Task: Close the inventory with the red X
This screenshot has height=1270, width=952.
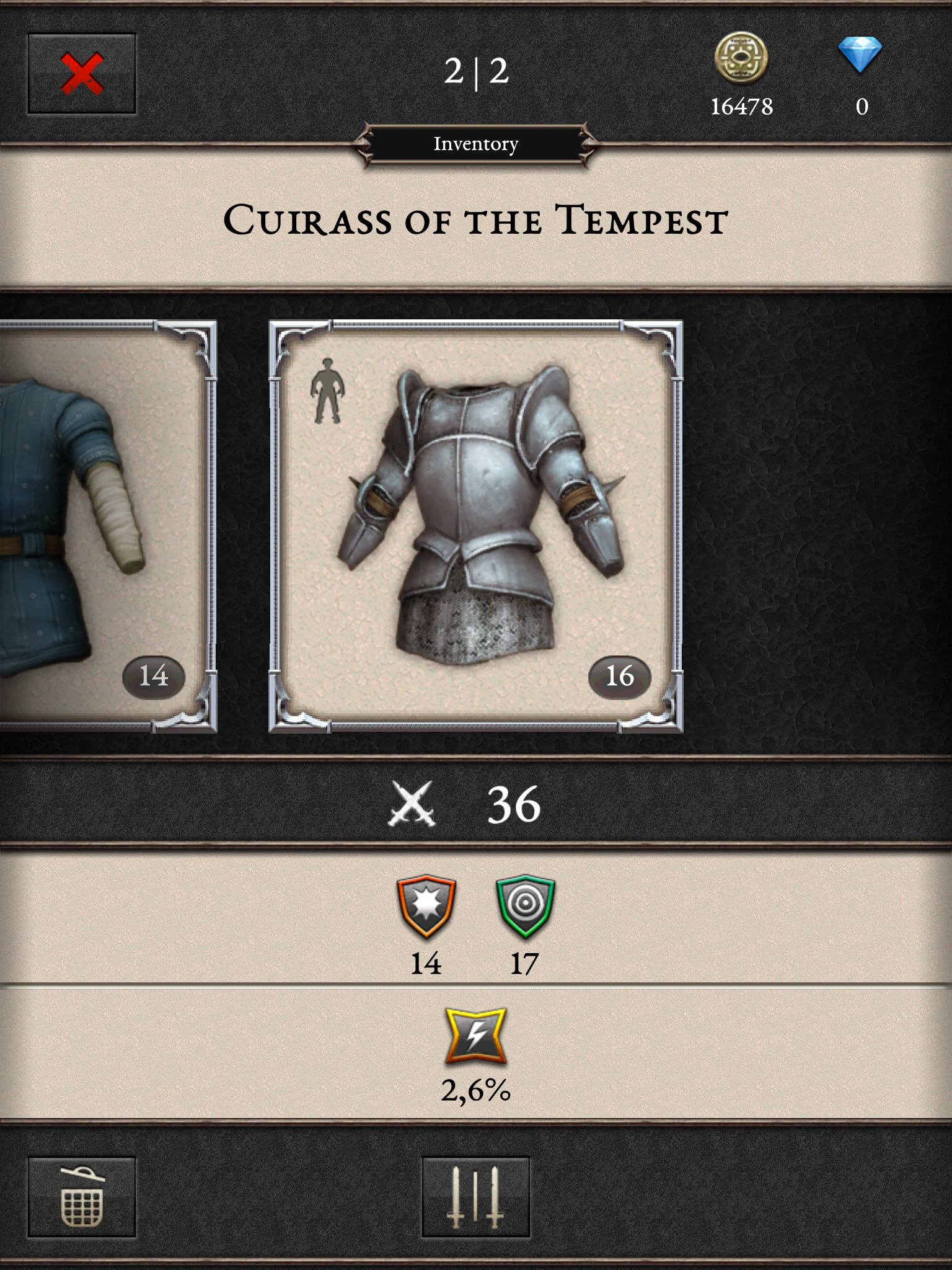Action: click(81, 74)
